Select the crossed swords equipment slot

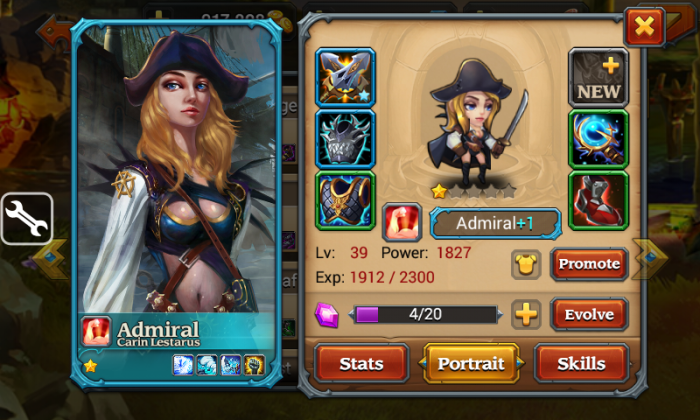click(x=345, y=77)
